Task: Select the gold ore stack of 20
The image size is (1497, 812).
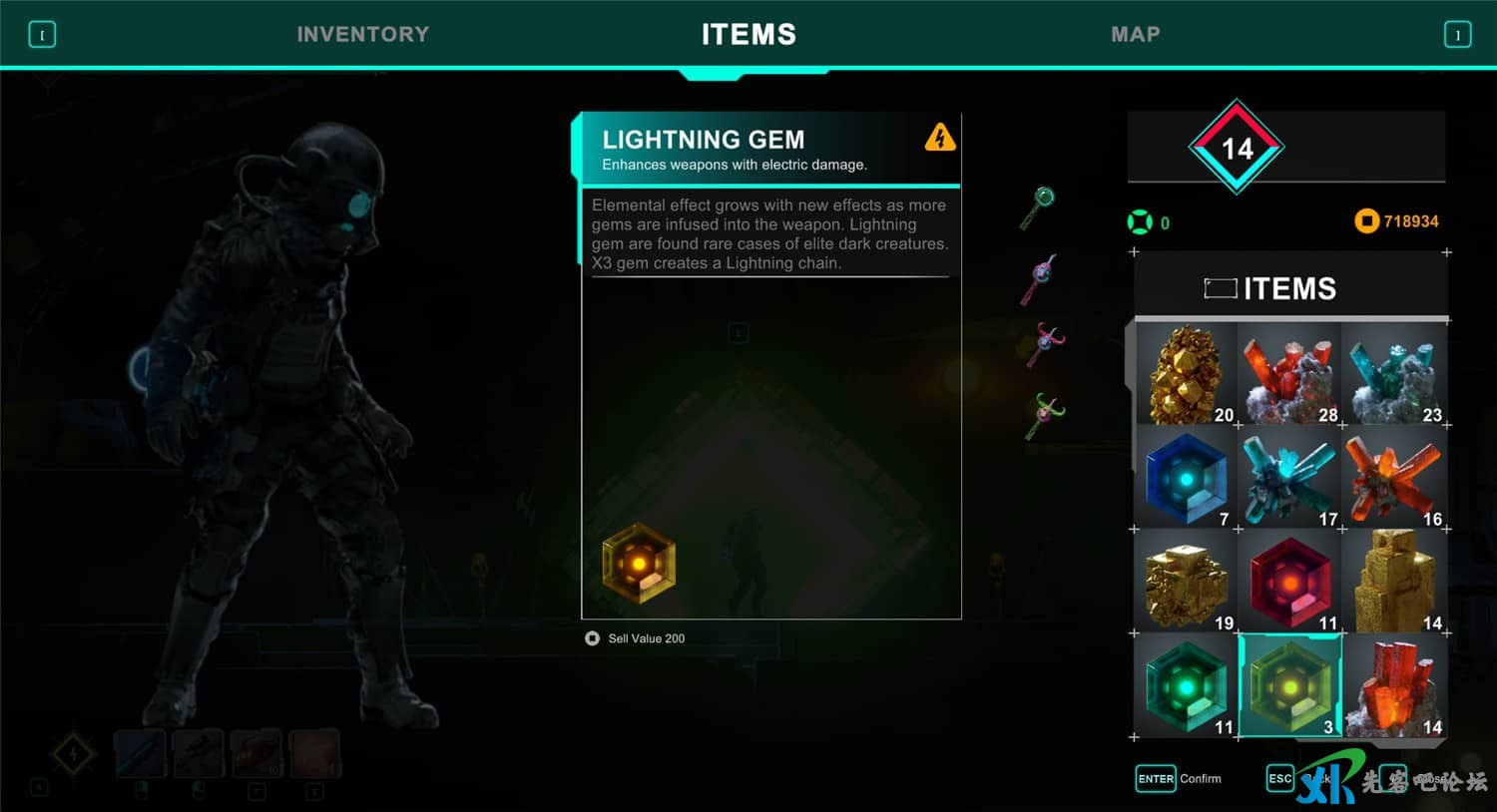Action: 1187,375
